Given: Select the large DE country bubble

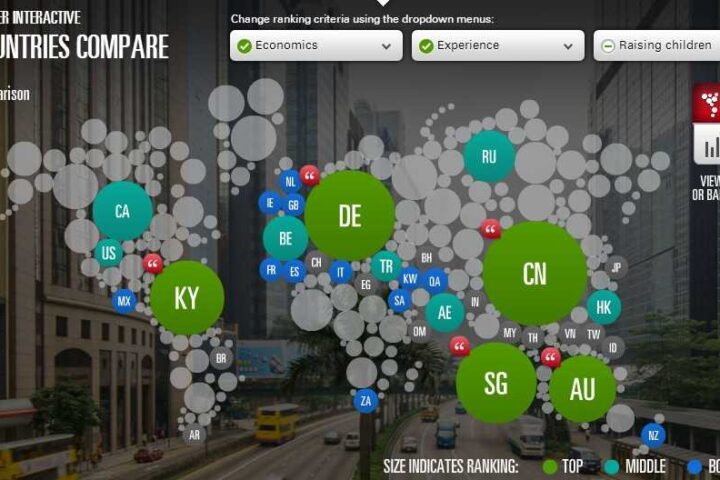Looking at the screenshot, I should (x=349, y=215).
